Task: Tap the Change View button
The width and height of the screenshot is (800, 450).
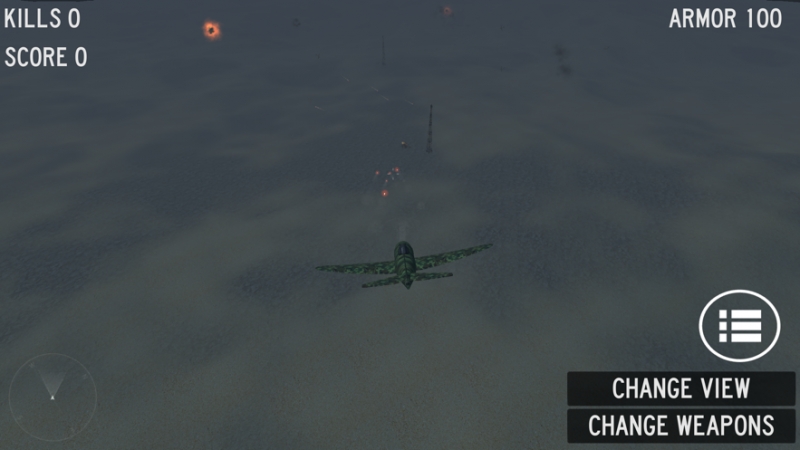Action: coord(681,388)
